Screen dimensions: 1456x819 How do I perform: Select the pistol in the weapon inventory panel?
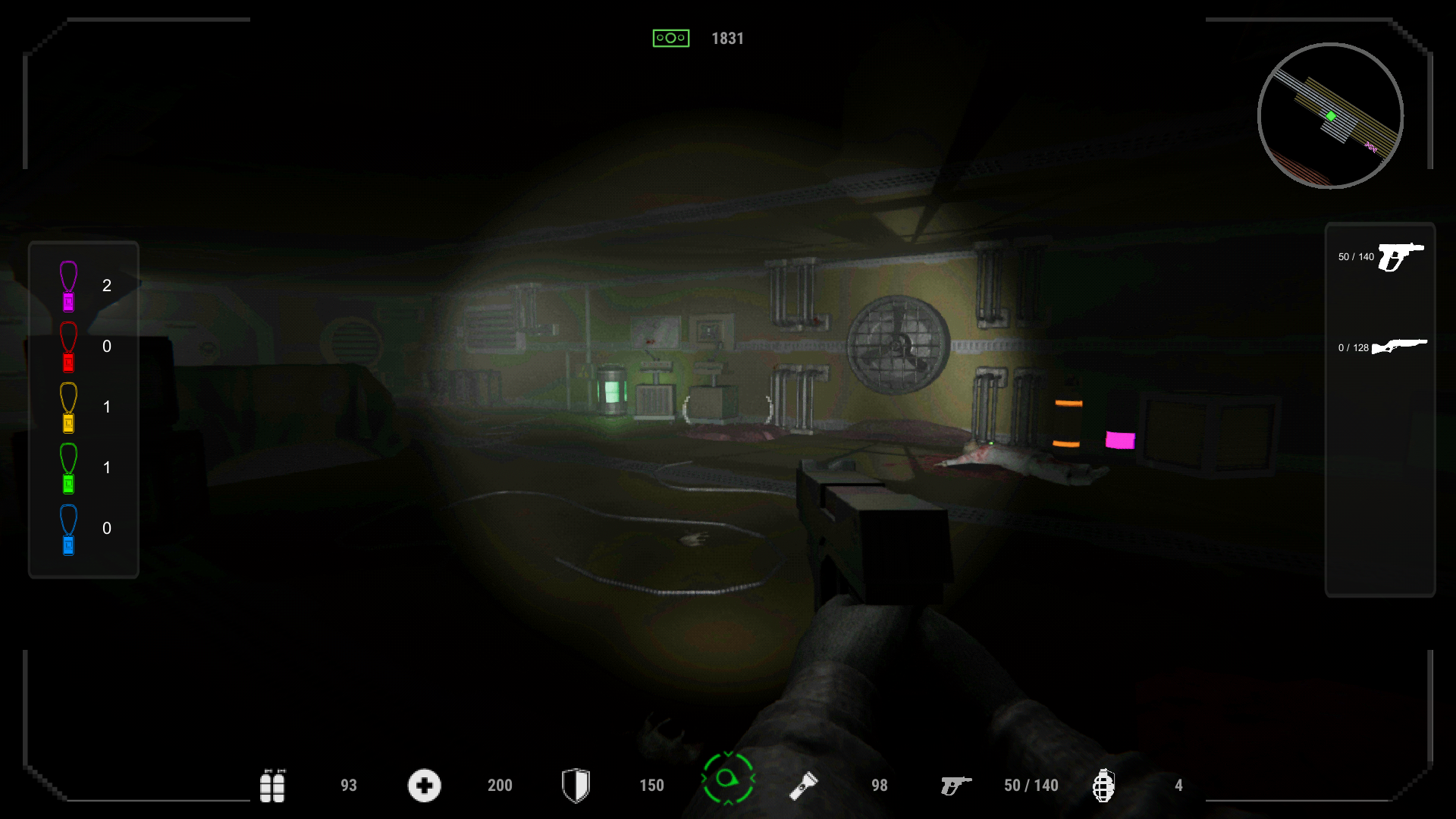(1401, 256)
